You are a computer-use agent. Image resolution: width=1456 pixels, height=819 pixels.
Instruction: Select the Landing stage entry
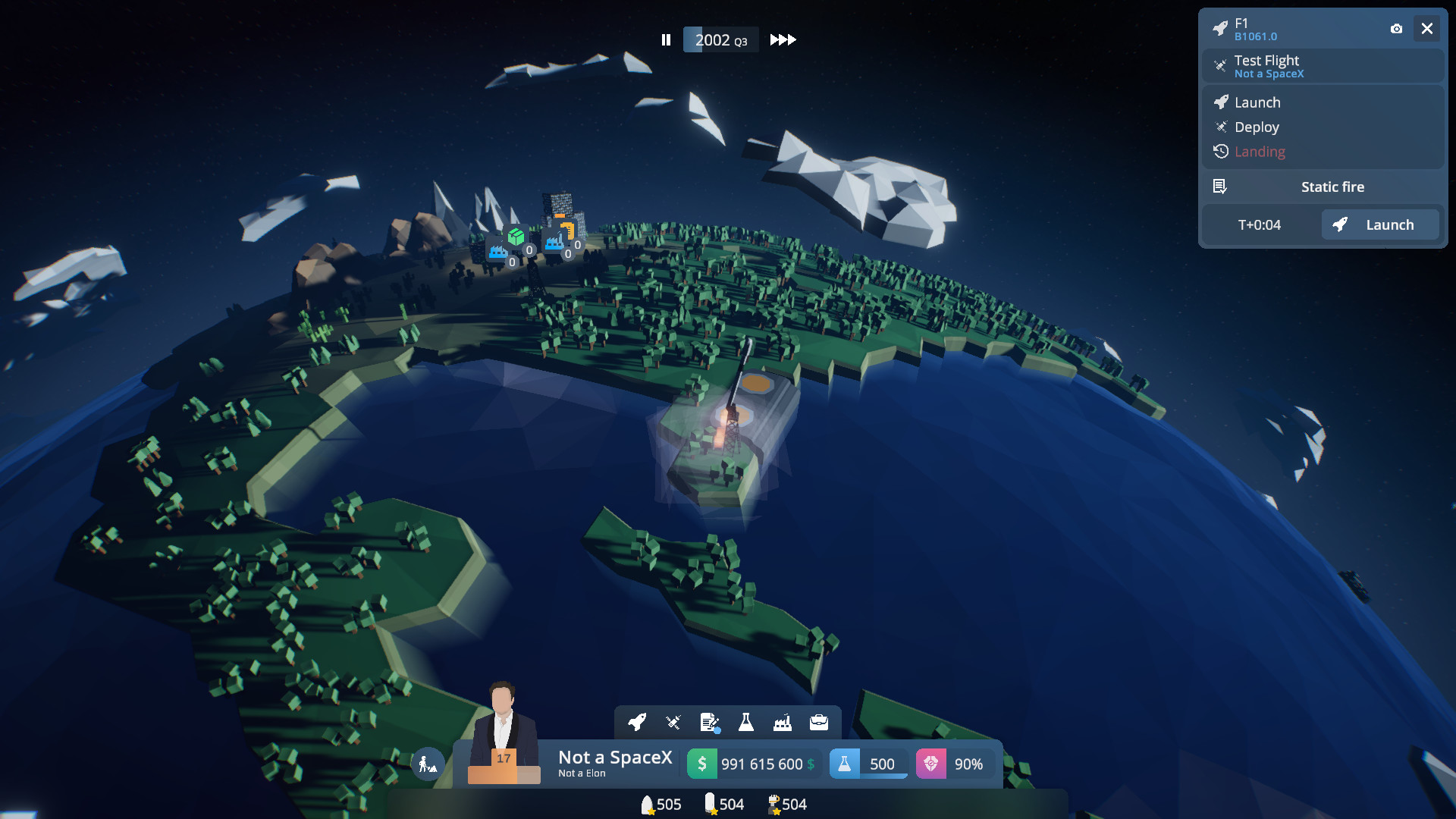(x=1259, y=152)
